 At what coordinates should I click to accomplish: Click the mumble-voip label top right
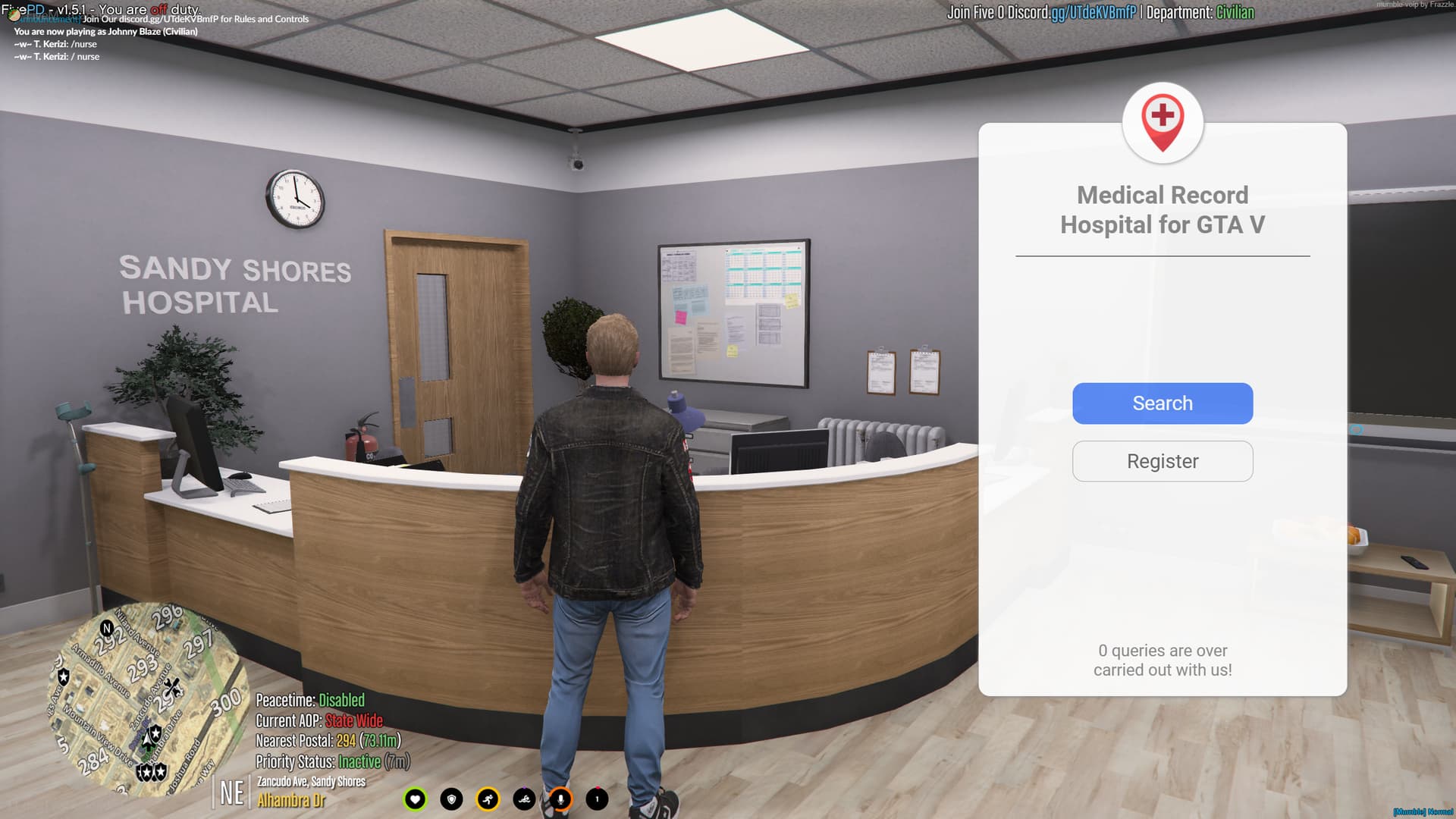(x=1415, y=4)
